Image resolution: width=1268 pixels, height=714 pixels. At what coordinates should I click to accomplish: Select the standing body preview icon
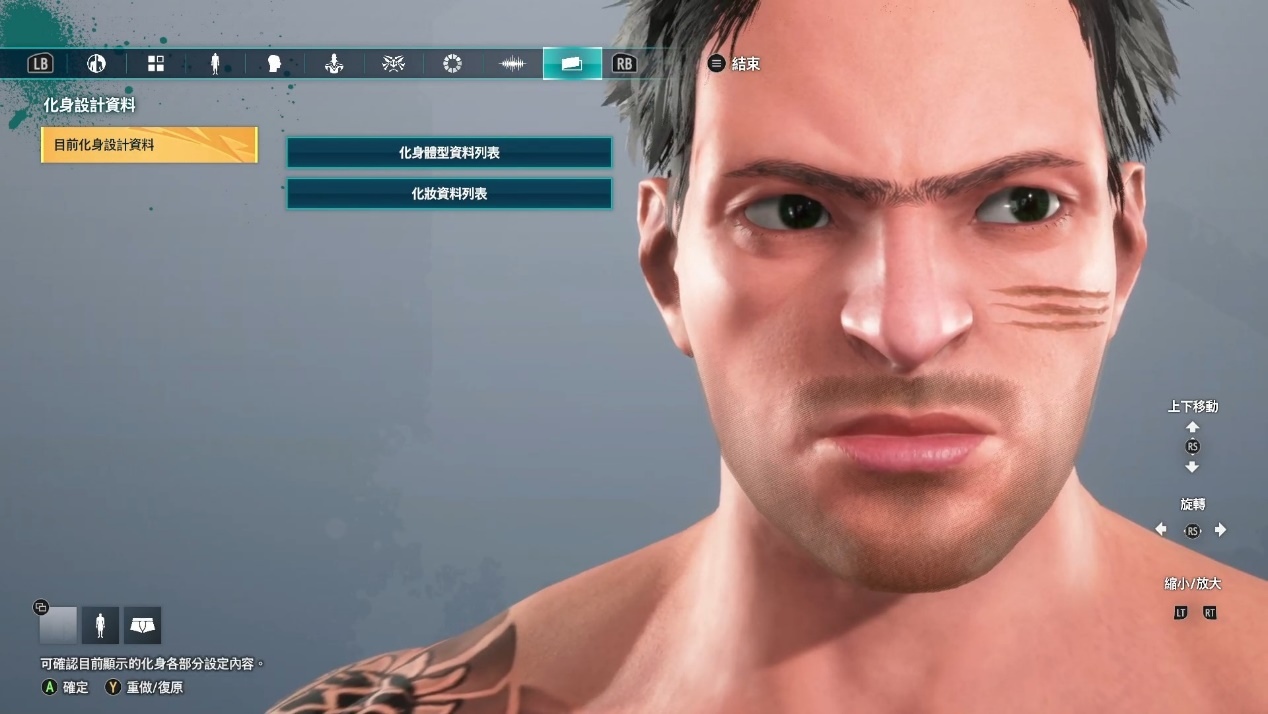[x=100, y=626]
